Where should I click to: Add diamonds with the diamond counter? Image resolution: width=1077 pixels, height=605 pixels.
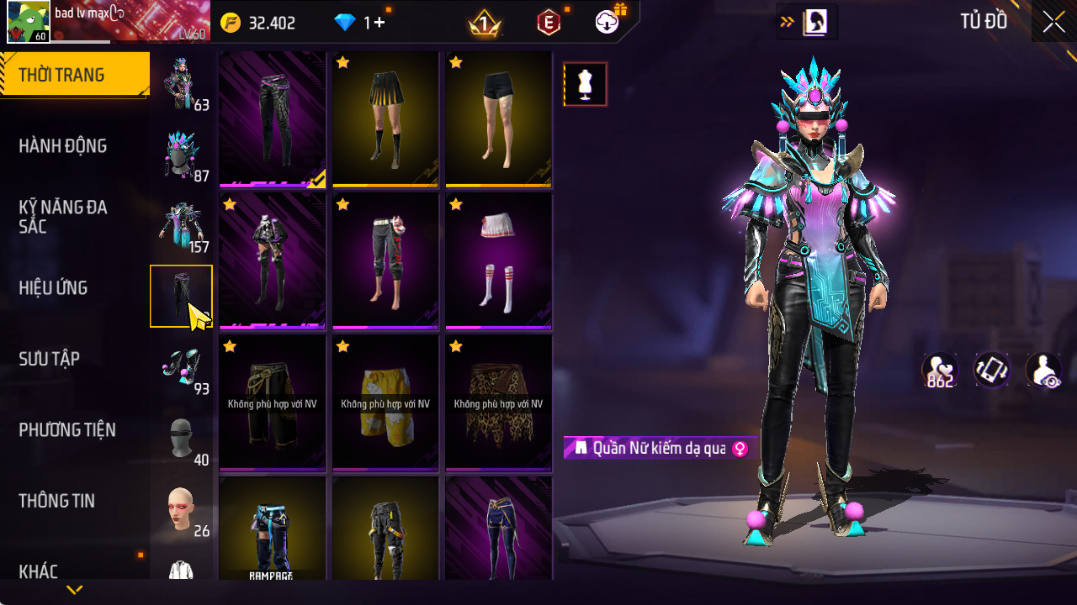[362, 23]
